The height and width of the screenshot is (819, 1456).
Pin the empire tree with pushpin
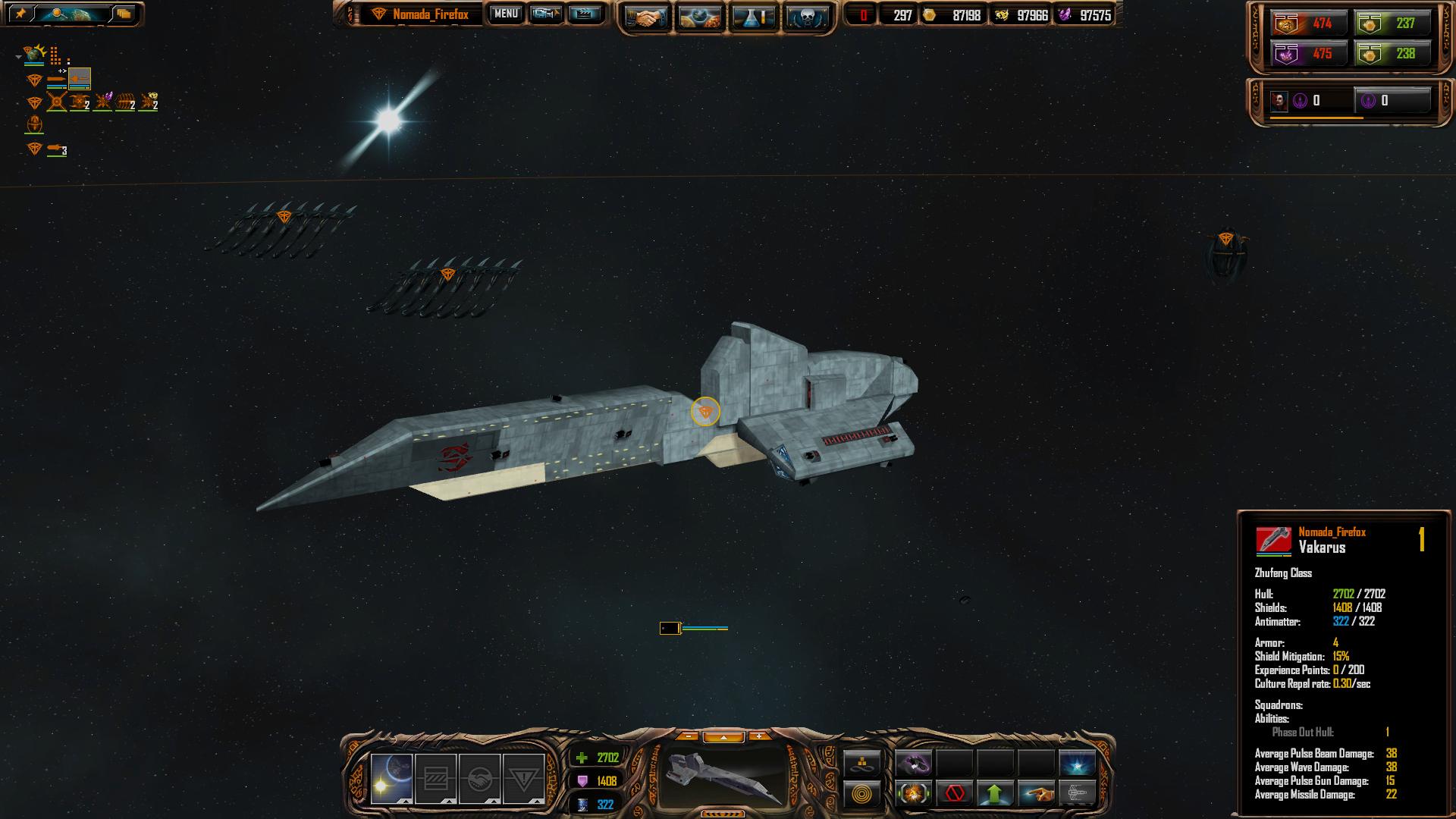click(x=20, y=14)
